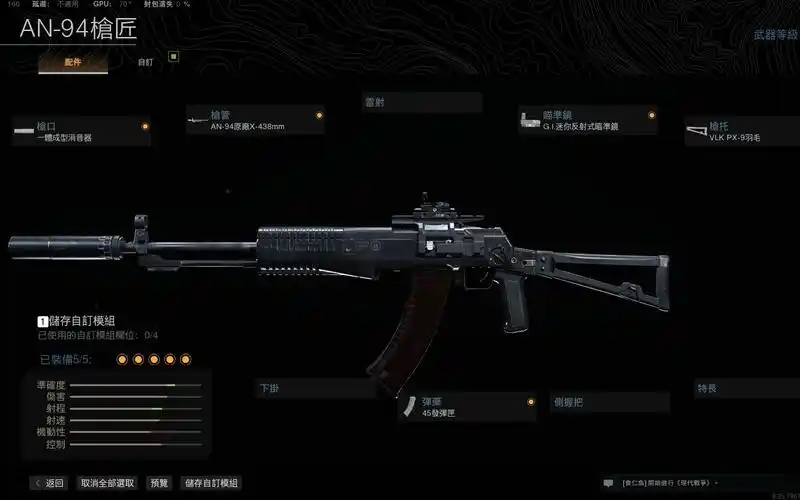
Task: Open the 自訂 customize tab
Action: coord(145,62)
